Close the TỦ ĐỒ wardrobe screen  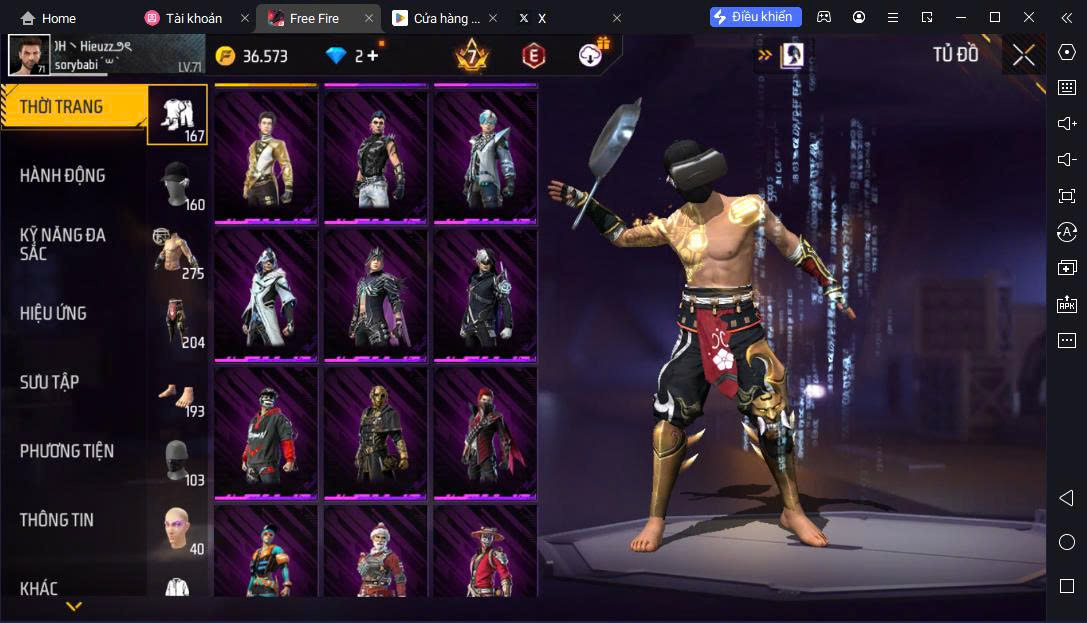(1023, 55)
